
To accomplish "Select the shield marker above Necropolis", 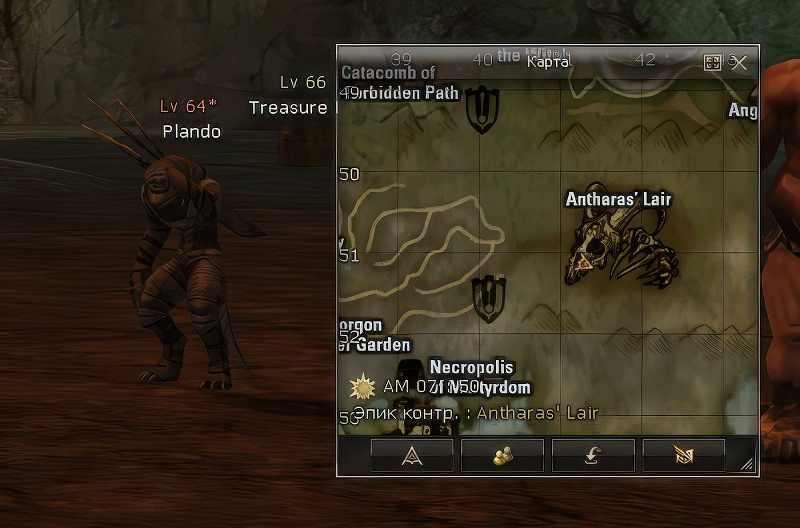I will click(x=488, y=297).
